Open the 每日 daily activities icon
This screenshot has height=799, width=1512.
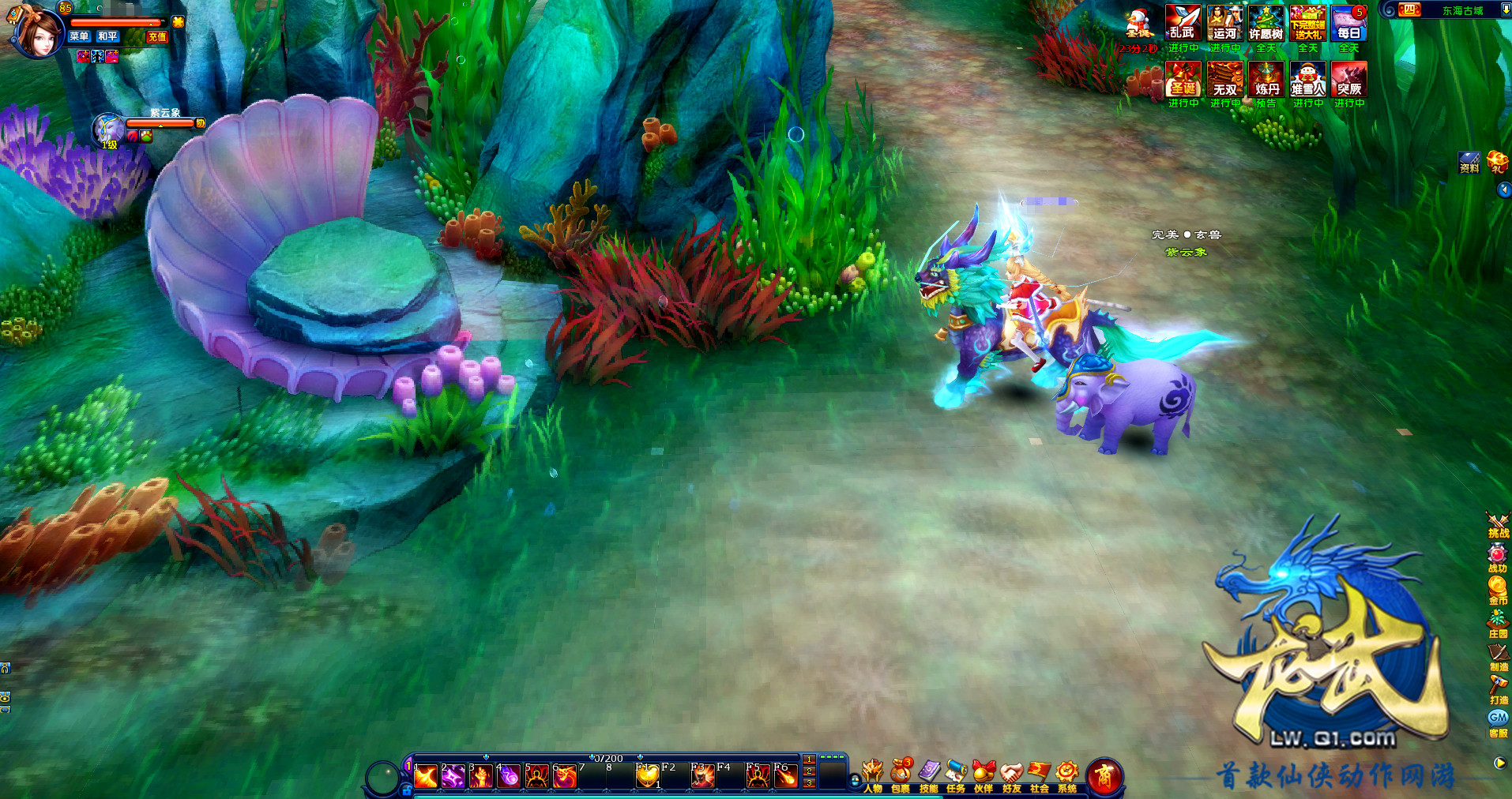pos(1348,24)
